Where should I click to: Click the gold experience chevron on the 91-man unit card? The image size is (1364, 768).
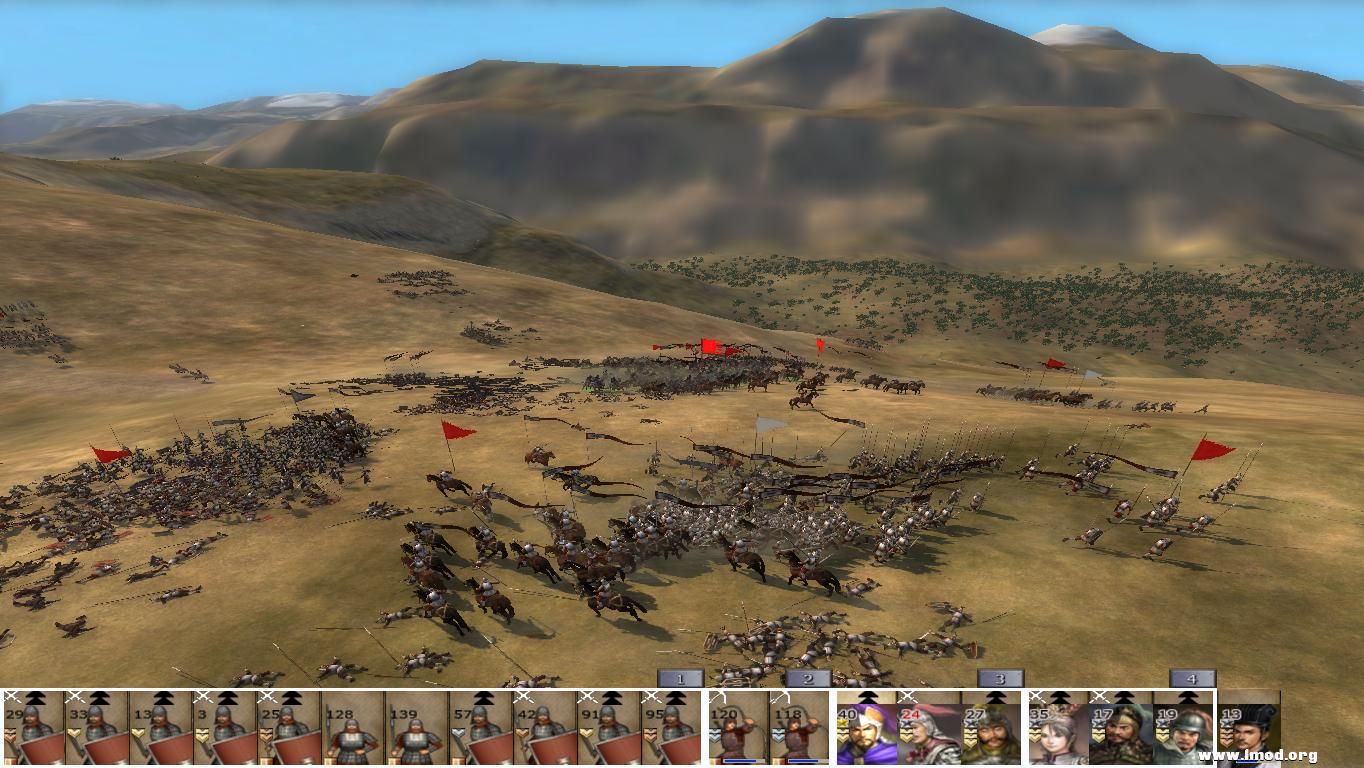pos(585,731)
